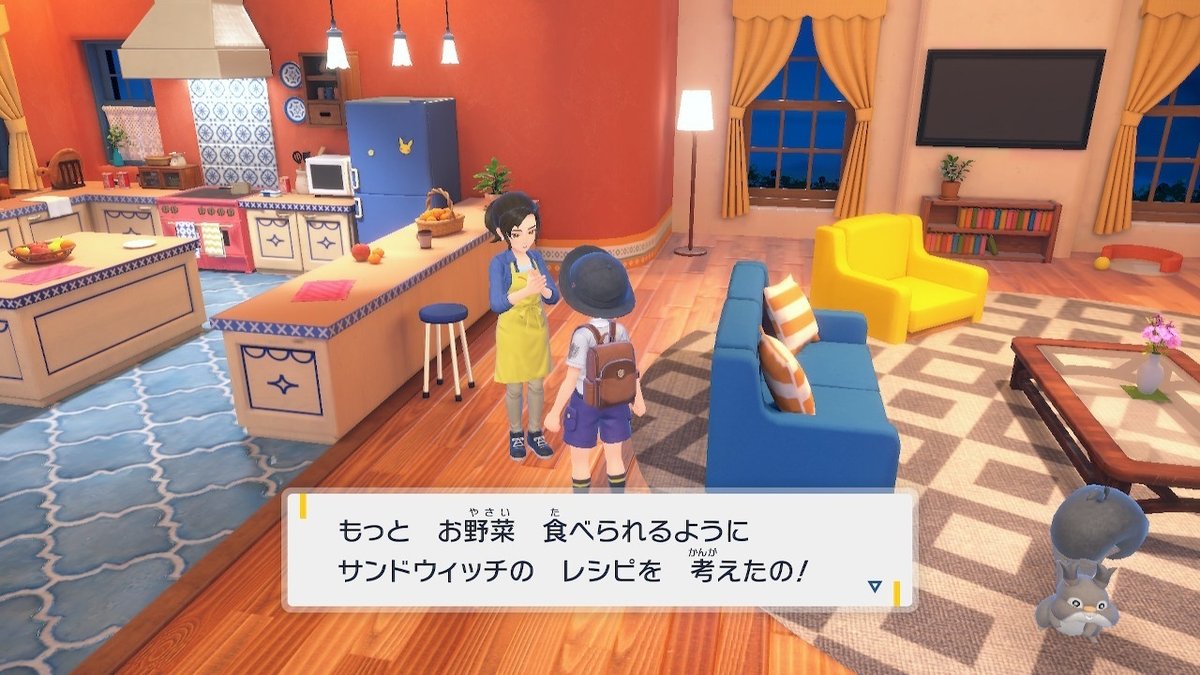Advance dialogue with the blue arrow indicator
Viewport: 1200px width, 675px height.
875,587
